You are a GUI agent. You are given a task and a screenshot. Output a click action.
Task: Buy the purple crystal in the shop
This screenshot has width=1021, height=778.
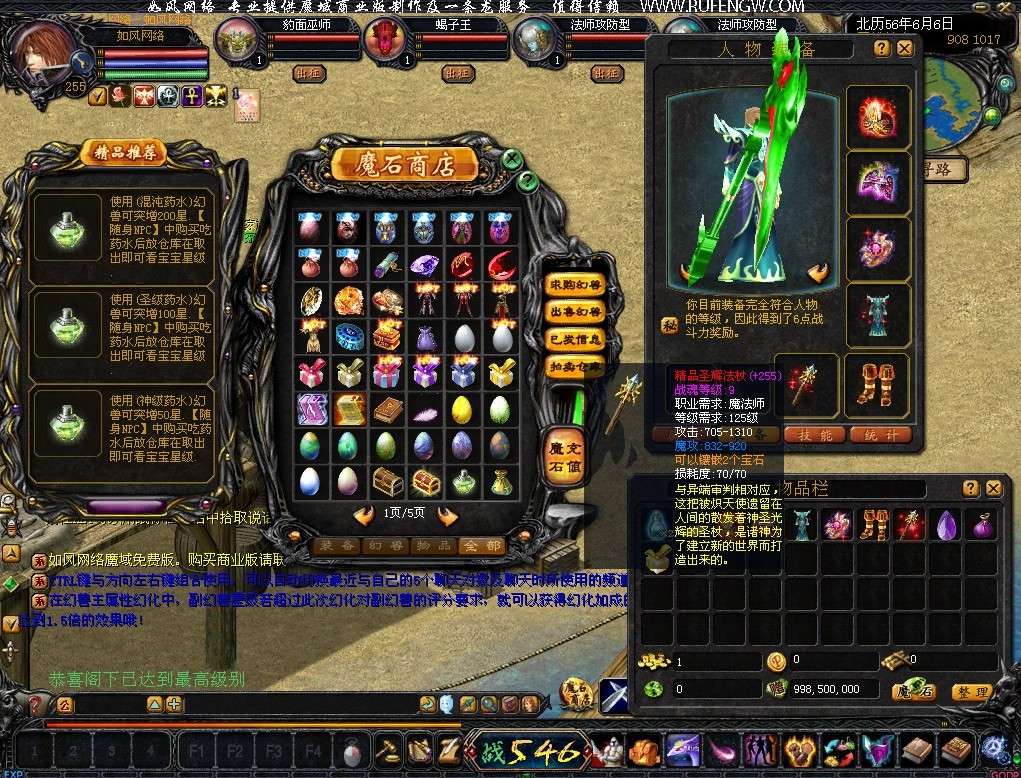(424, 265)
